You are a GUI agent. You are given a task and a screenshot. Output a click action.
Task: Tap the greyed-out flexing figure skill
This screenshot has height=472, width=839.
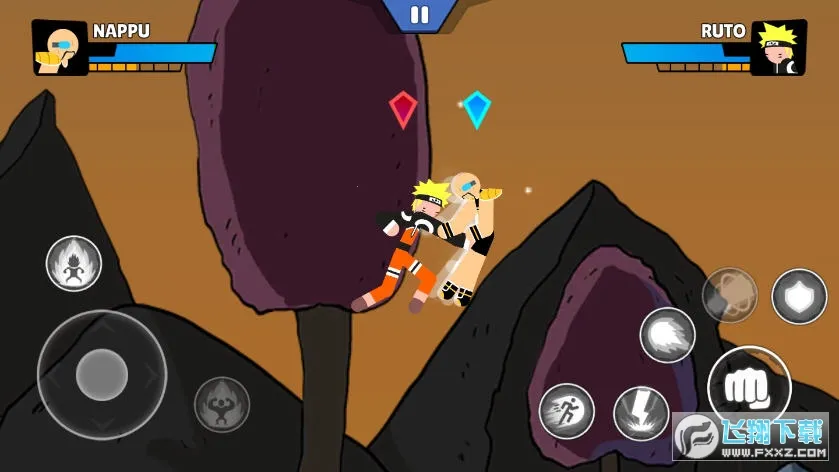(x=221, y=404)
